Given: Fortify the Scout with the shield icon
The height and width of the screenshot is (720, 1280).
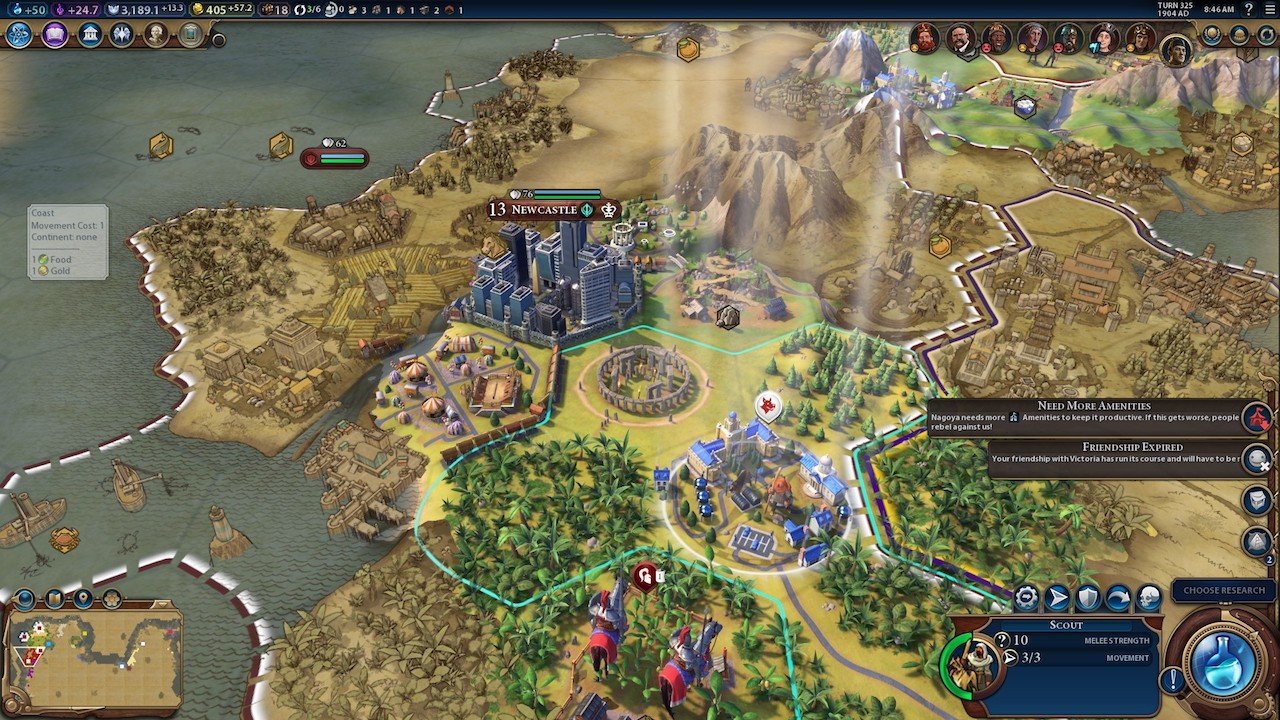Looking at the screenshot, I should click(1088, 598).
